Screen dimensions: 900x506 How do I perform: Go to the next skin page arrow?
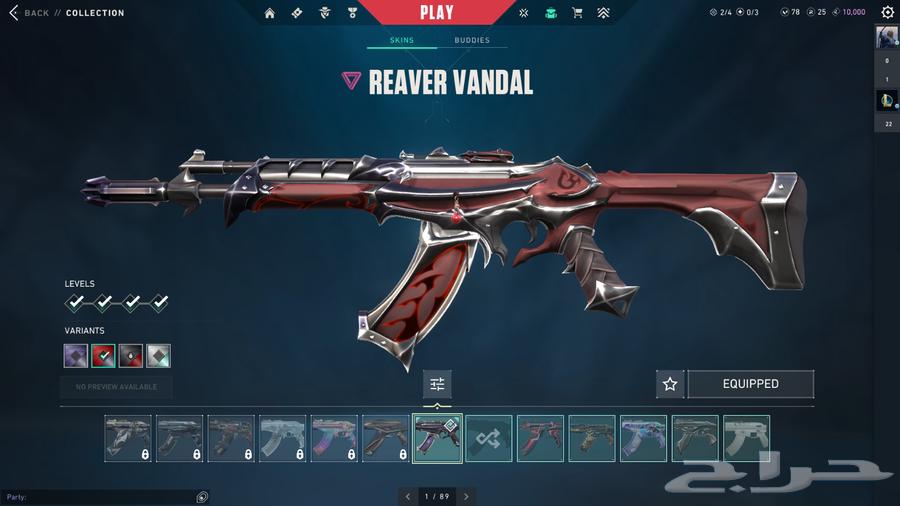click(x=466, y=496)
